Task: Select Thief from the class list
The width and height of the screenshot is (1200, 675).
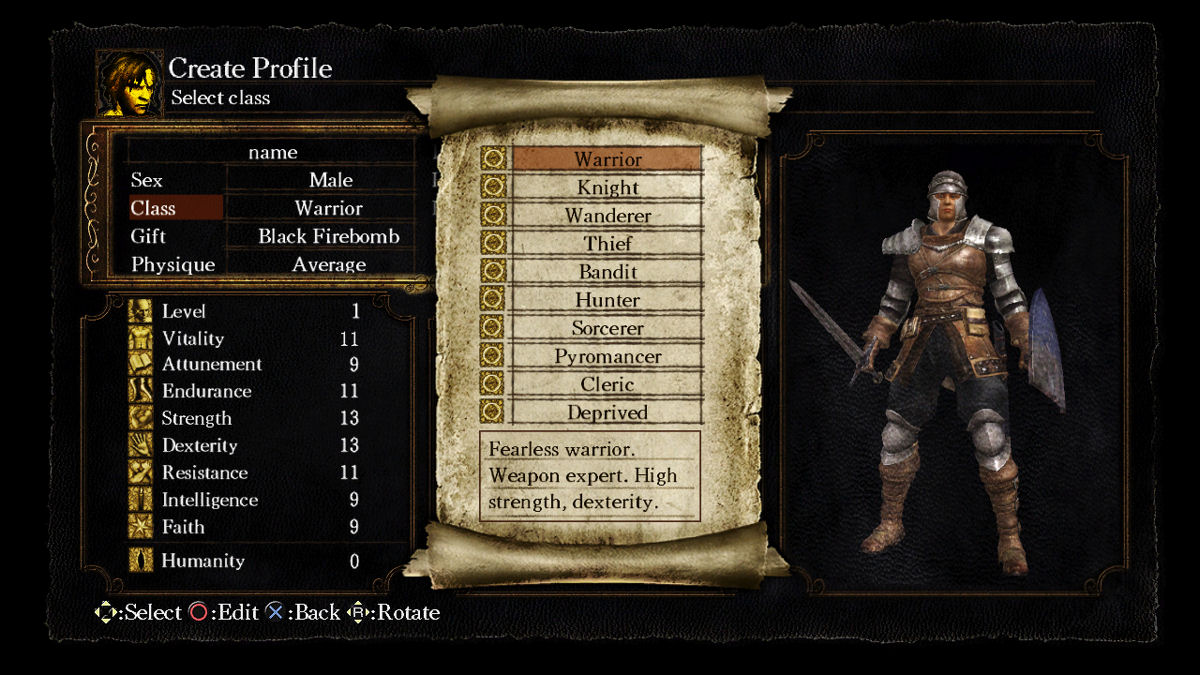Action: click(607, 243)
